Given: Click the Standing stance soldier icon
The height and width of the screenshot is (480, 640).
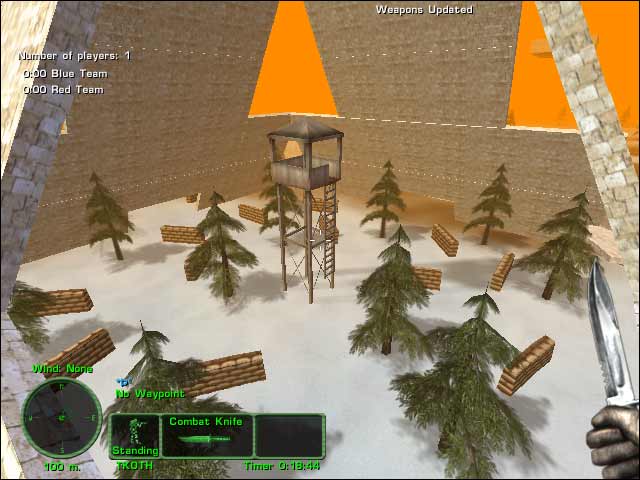Looking at the screenshot, I should 134,435.
